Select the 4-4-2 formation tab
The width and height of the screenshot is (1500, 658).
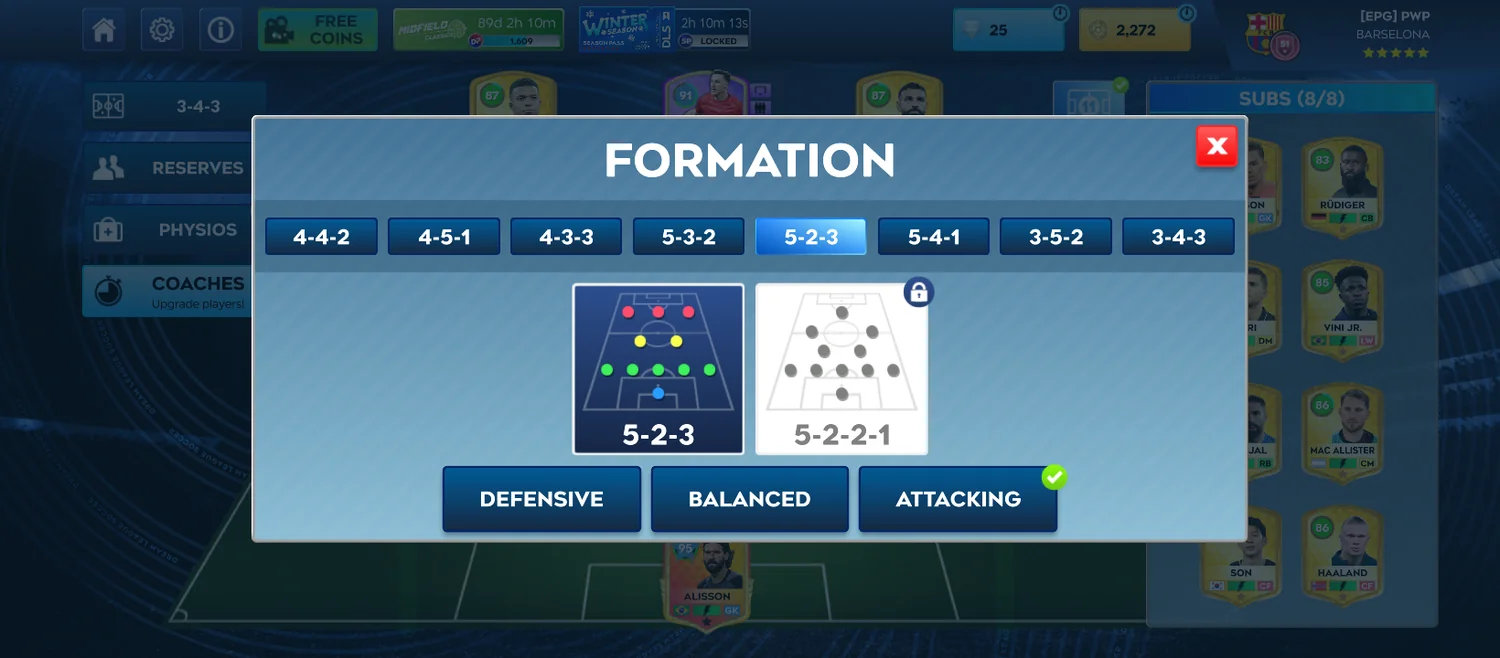(x=321, y=237)
